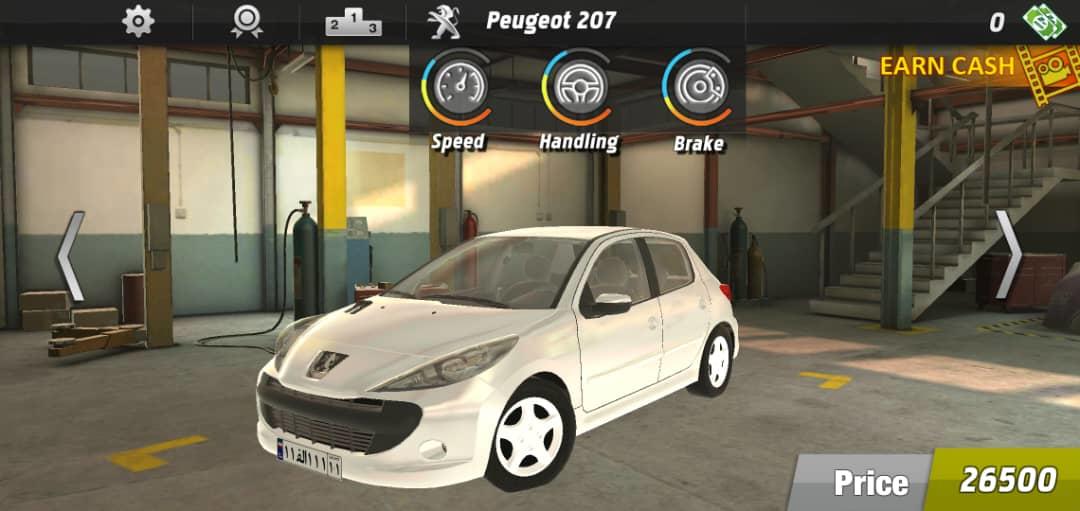Select the next car with right arrow
1080x511 pixels.
[1009, 255]
